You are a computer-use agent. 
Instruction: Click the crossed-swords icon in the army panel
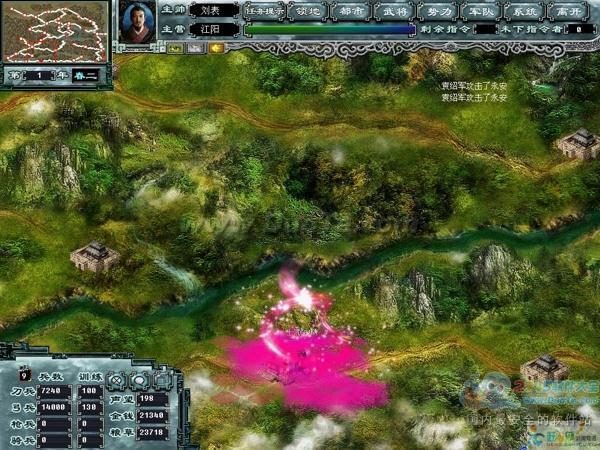tap(117, 381)
